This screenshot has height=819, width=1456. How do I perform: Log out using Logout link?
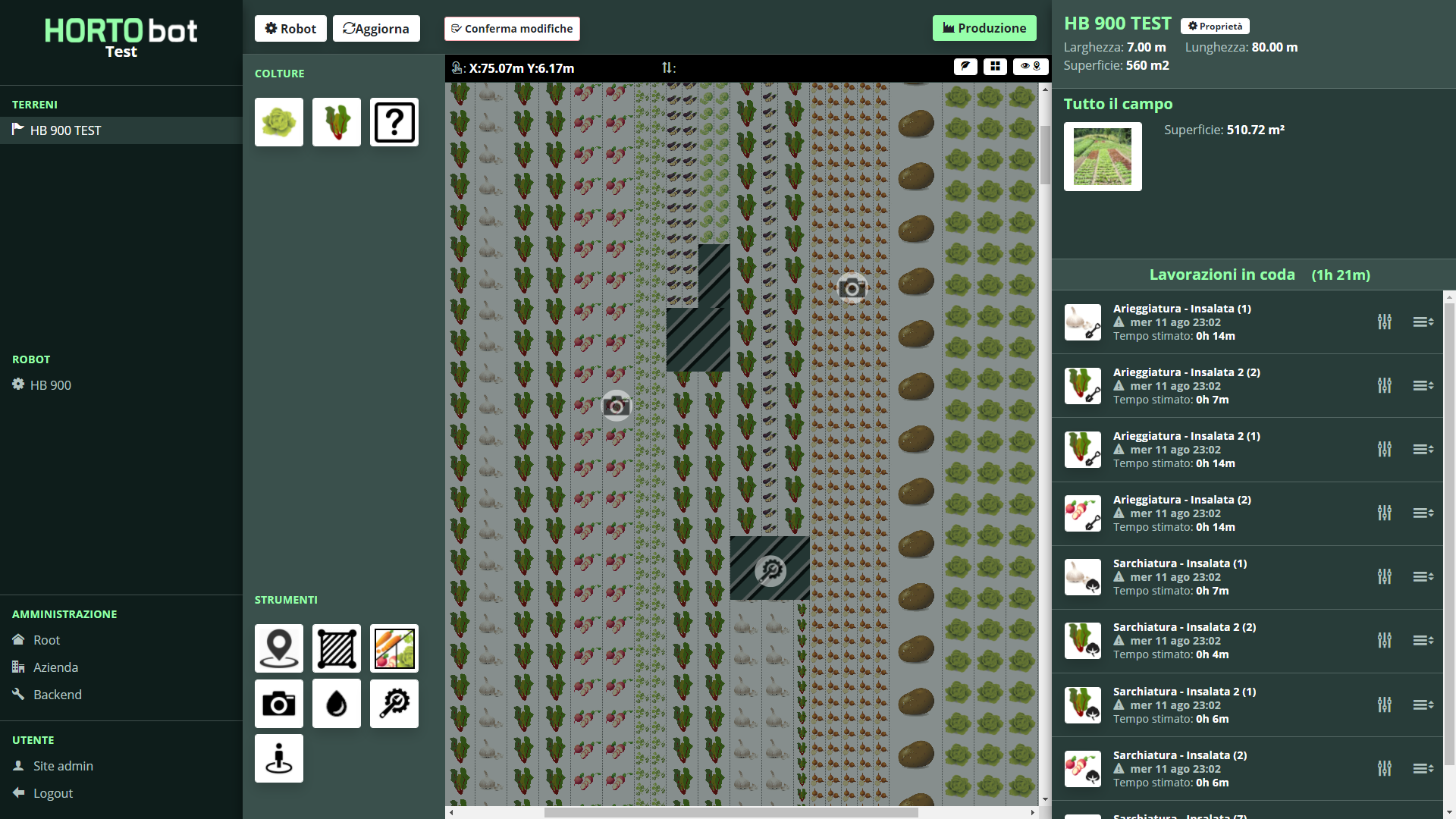point(53,793)
